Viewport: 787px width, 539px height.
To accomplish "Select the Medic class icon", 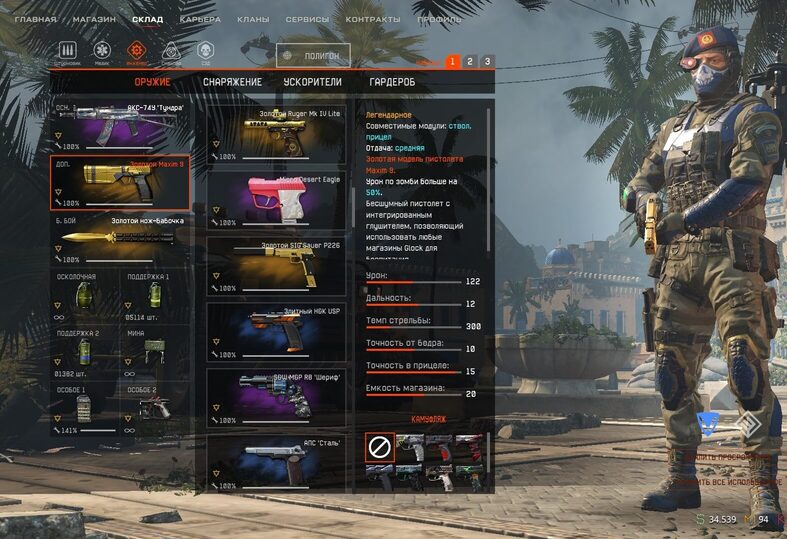I will [x=102, y=51].
